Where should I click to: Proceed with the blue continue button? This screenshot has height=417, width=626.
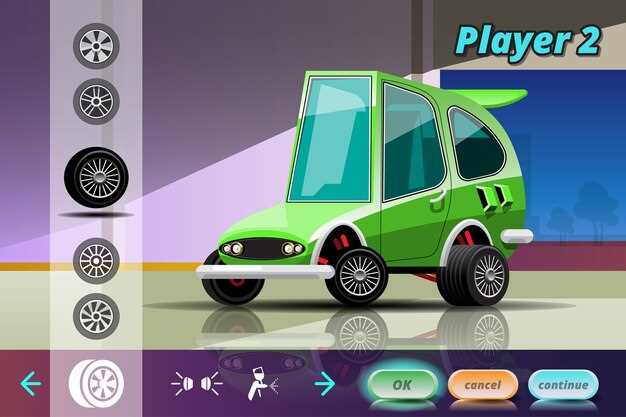coord(563,384)
